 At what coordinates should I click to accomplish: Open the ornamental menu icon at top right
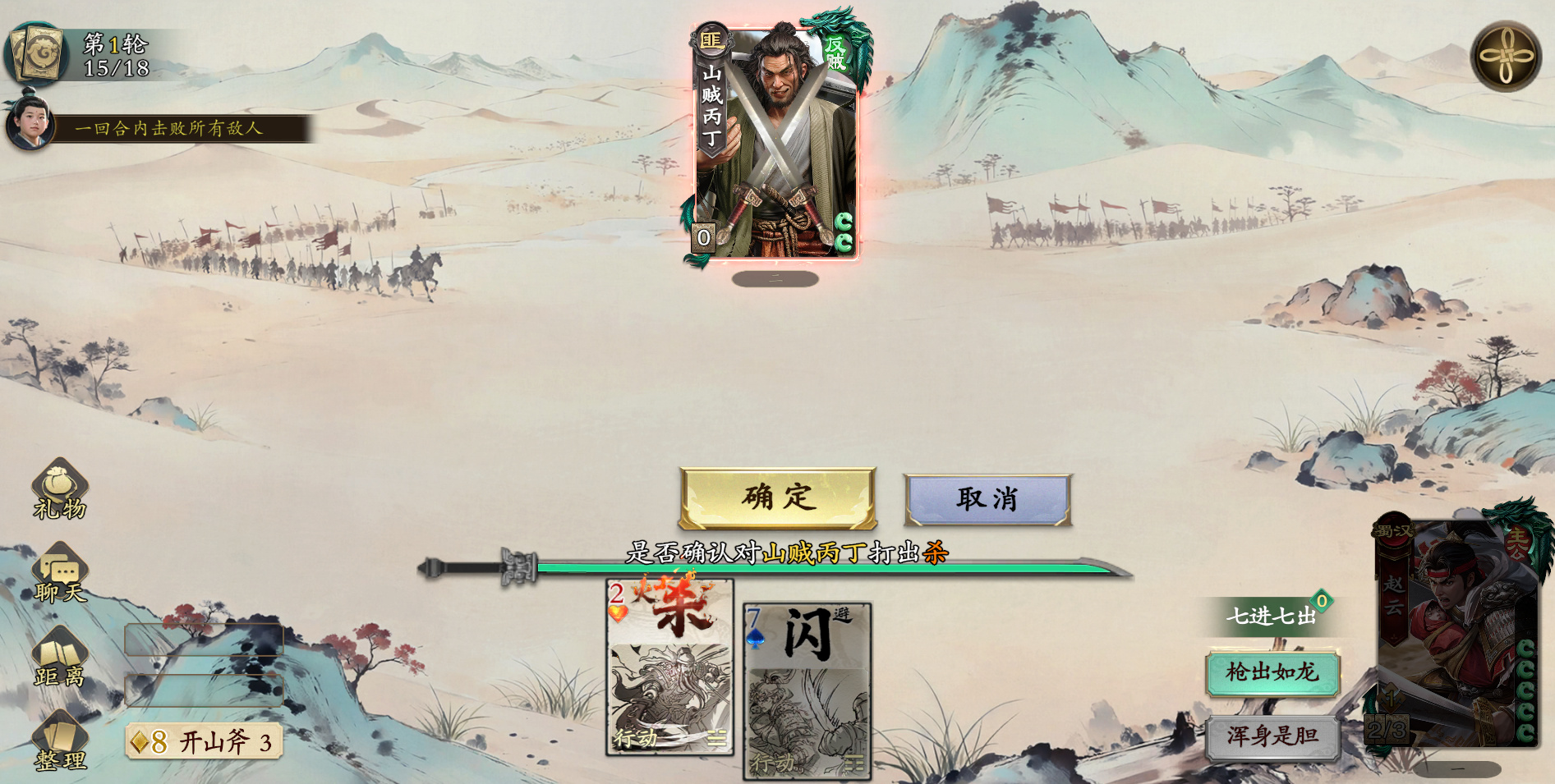1507,56
